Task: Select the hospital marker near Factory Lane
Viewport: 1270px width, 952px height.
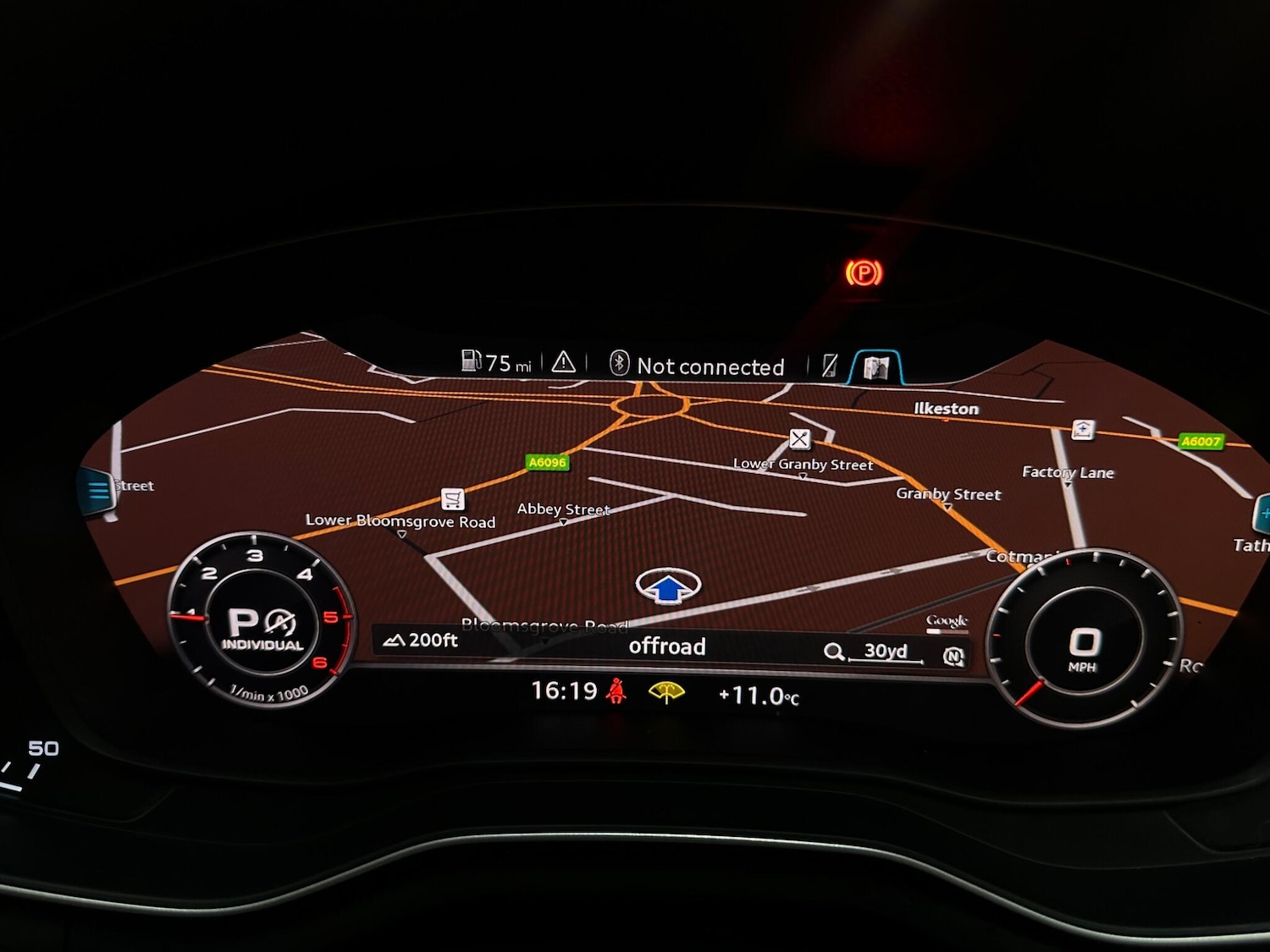Action: (x=1082, y=430)
